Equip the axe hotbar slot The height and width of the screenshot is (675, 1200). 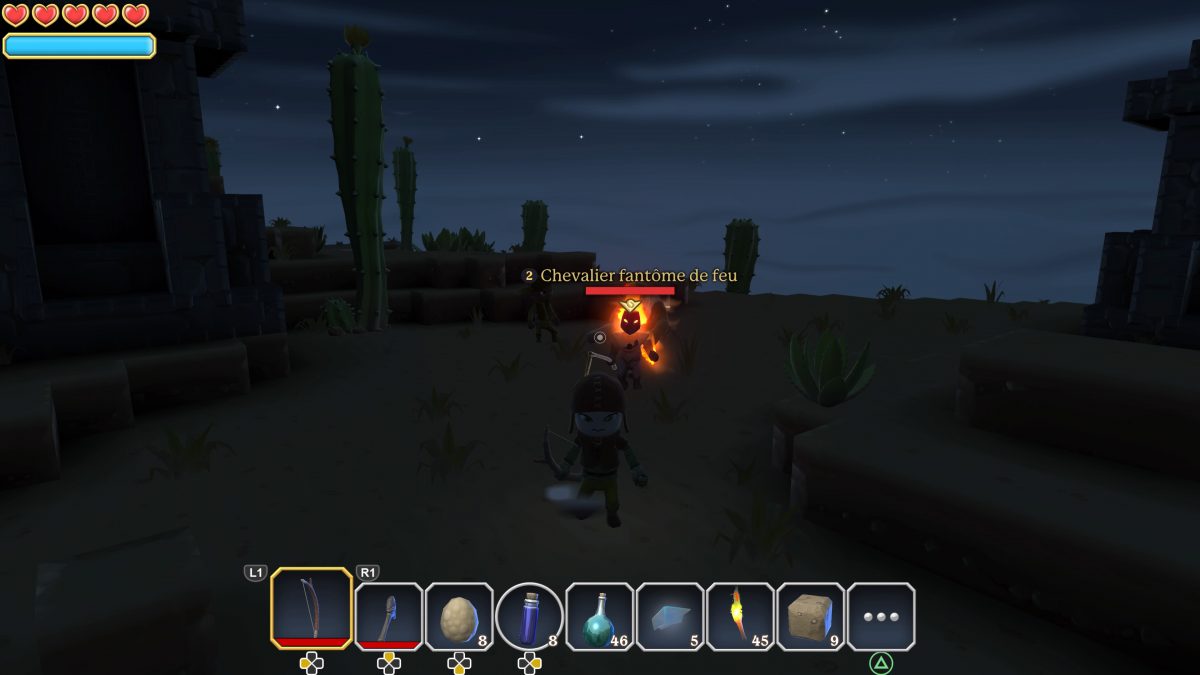point(389,616)
